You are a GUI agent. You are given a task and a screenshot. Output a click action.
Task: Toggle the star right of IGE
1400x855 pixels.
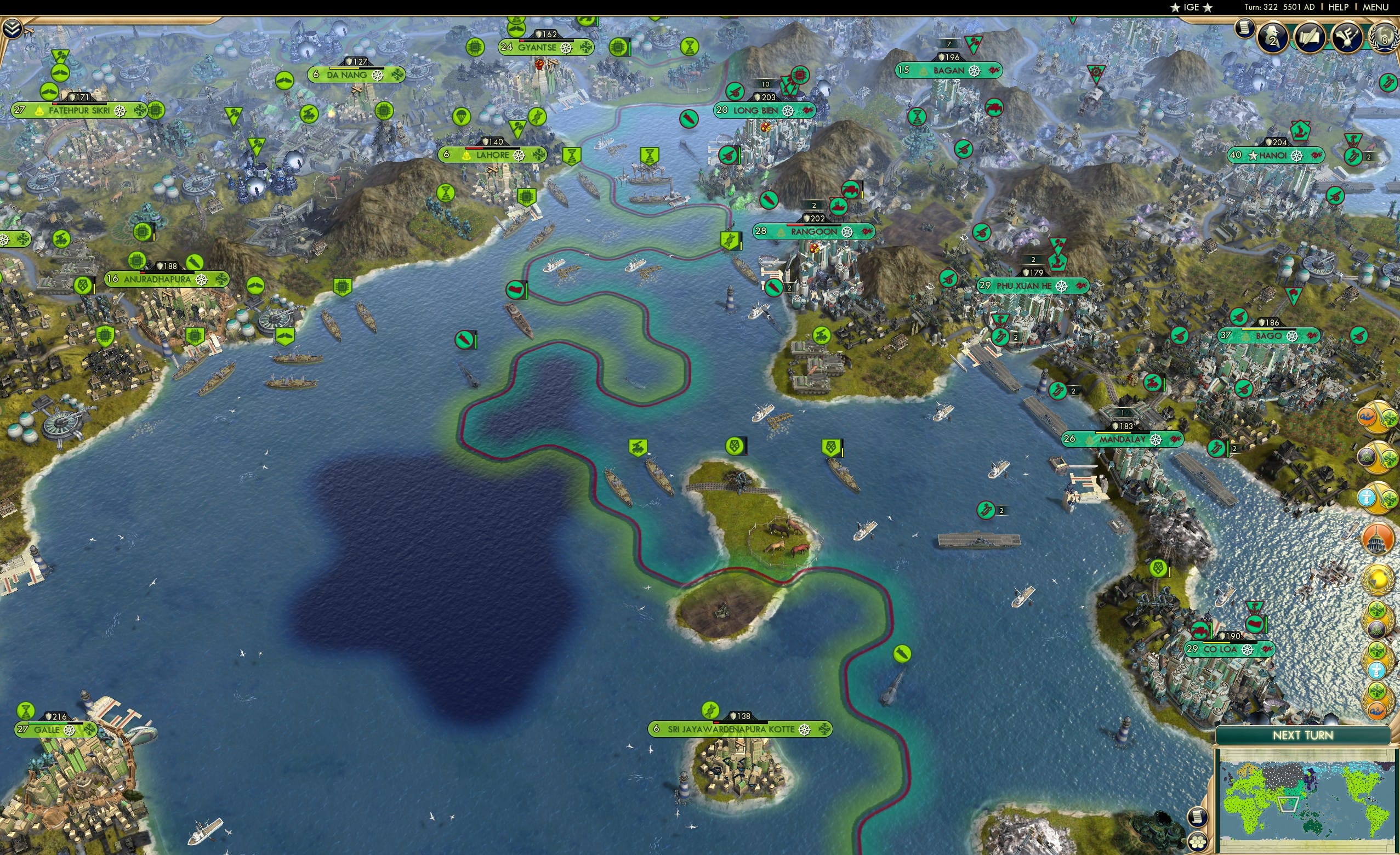coord(1208,7)
